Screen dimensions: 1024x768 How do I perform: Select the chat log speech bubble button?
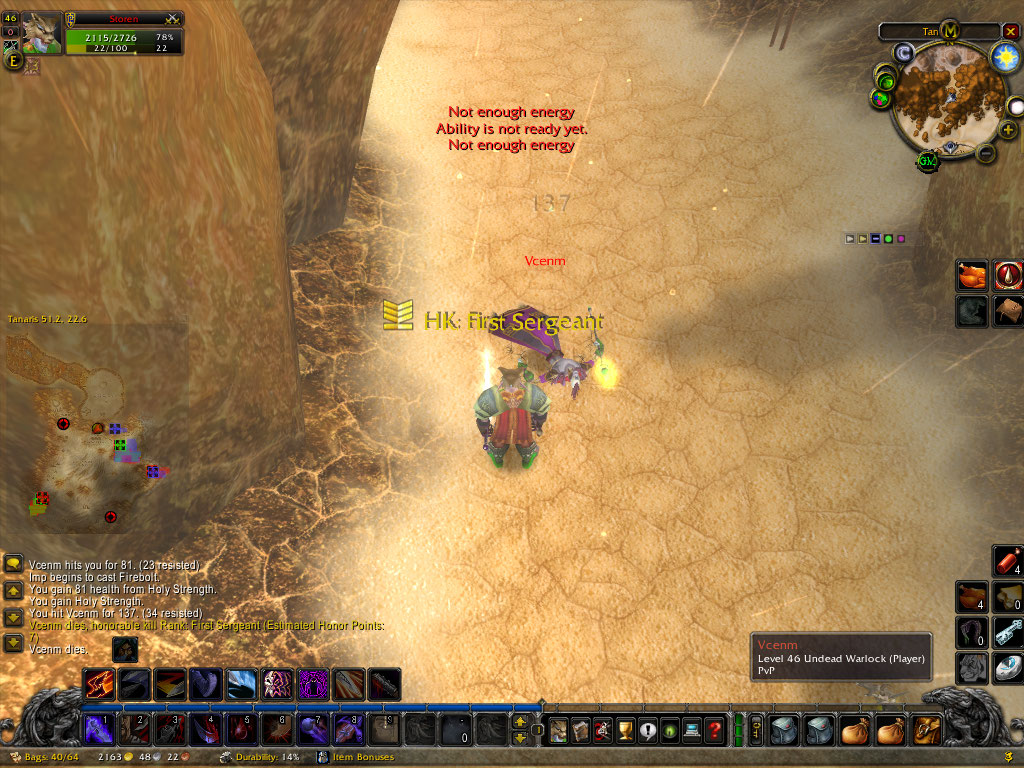14,565
